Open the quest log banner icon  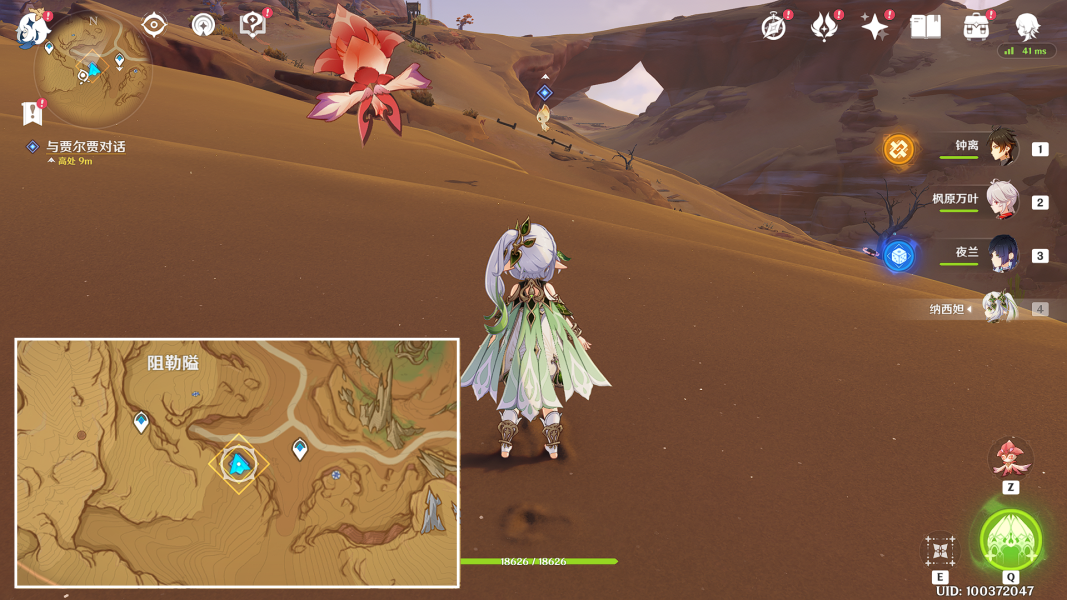point(32,113)
